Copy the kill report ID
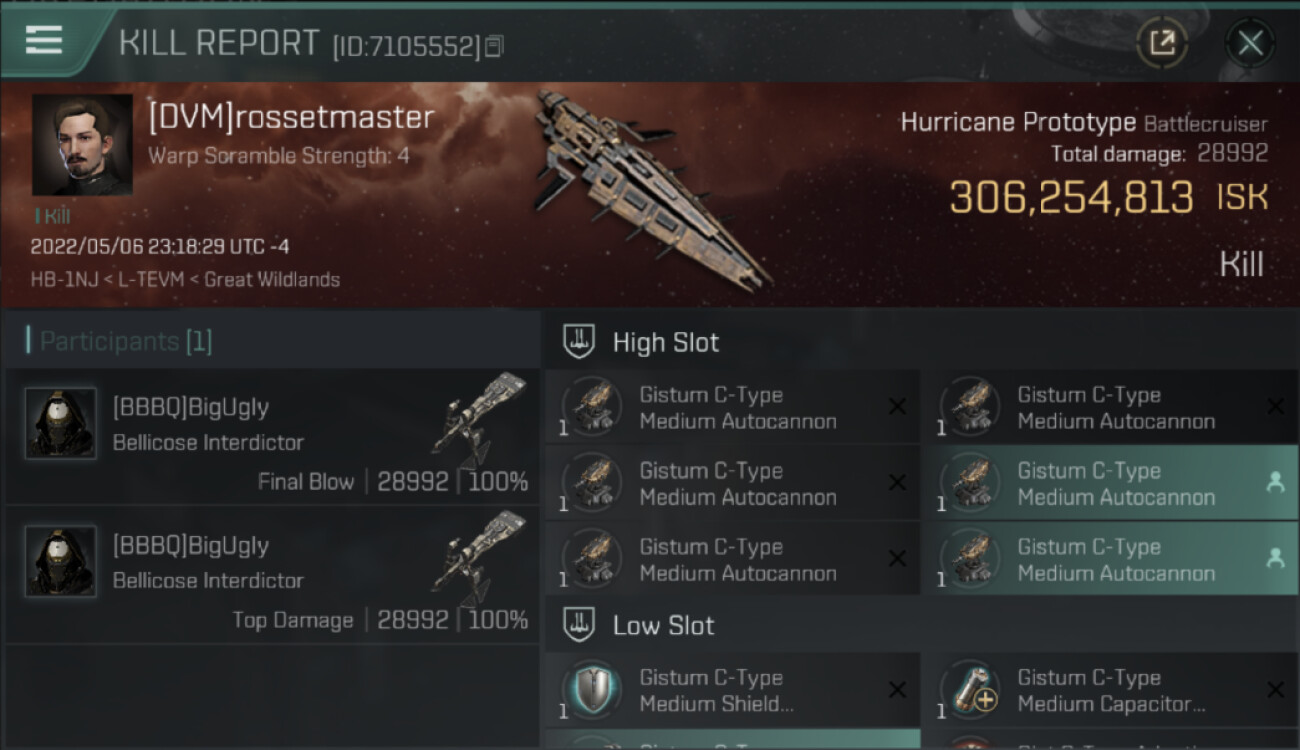1300x750 pixels. (494, 47)
